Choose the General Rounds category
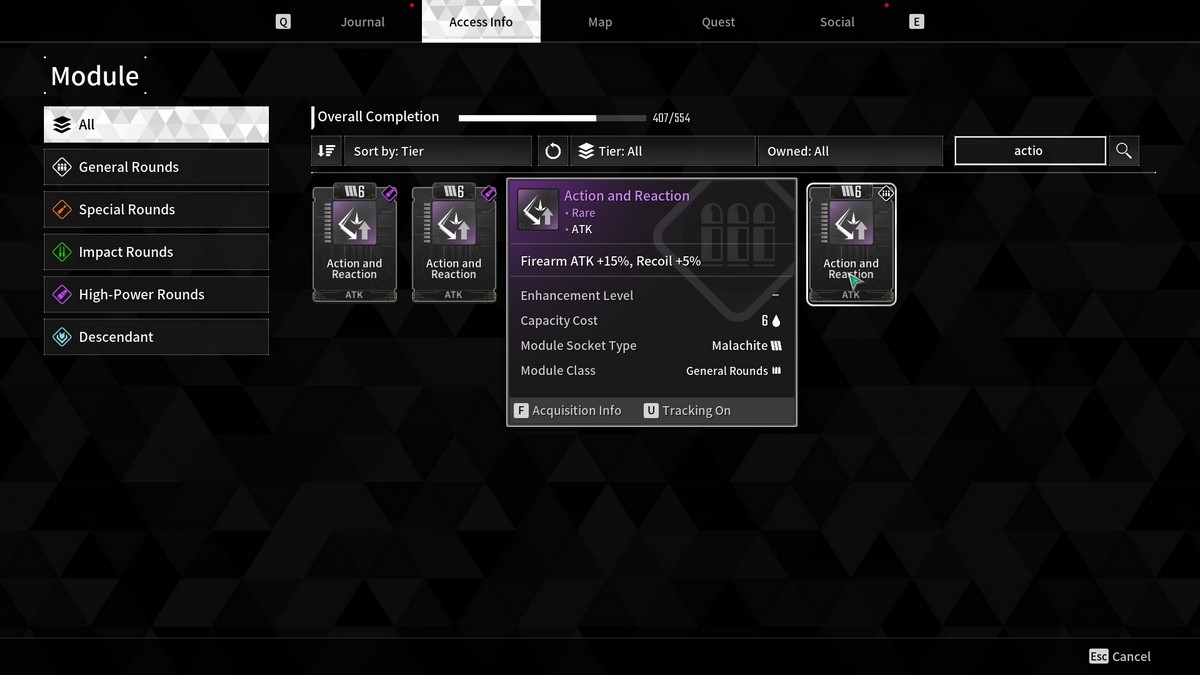 pos(156,167)
